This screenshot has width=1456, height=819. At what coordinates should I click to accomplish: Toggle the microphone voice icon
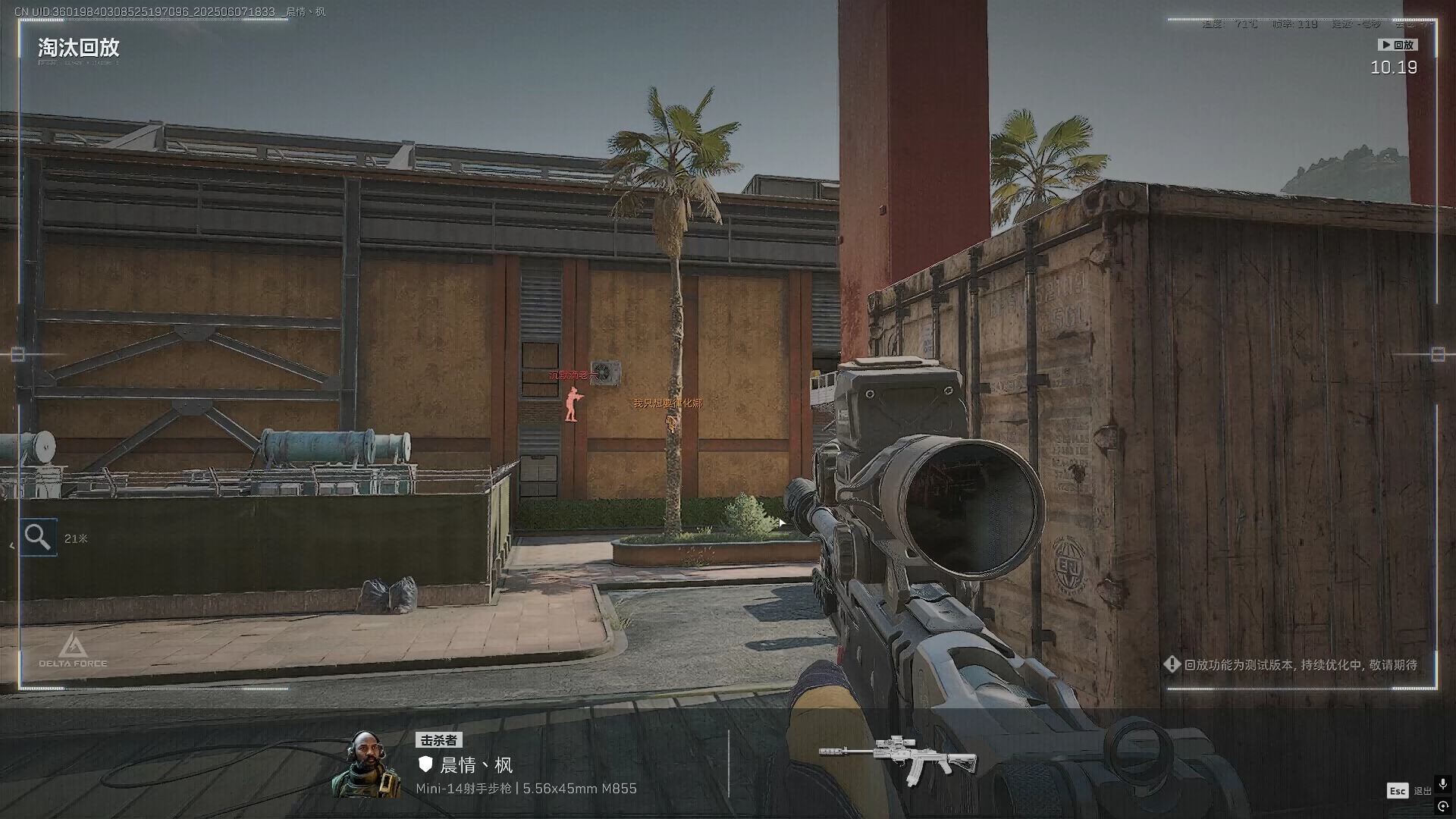tap(1442, 784)
